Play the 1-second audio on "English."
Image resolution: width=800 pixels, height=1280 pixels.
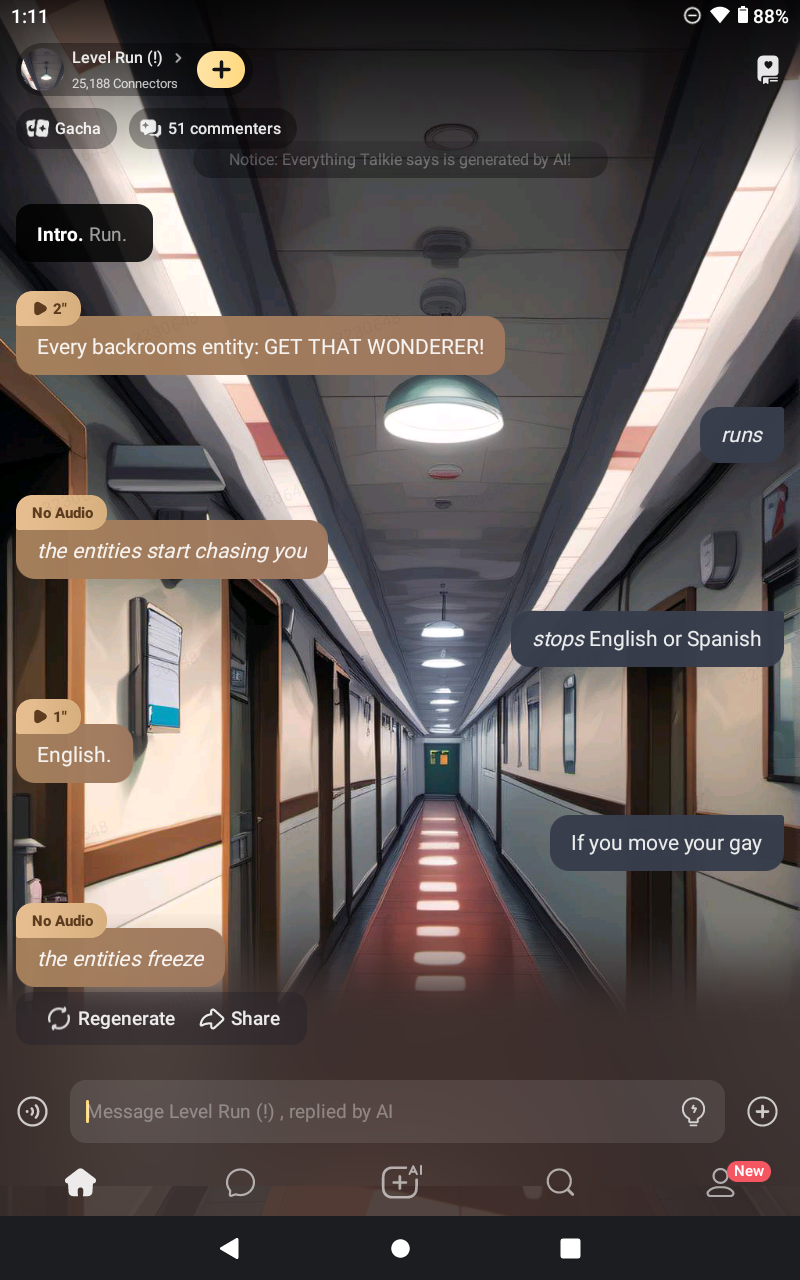[x=49, y=716]
